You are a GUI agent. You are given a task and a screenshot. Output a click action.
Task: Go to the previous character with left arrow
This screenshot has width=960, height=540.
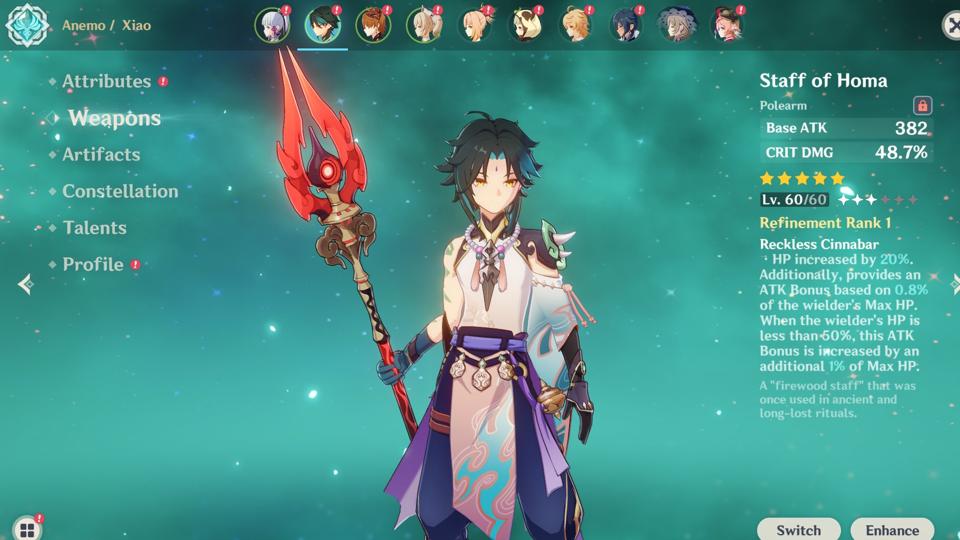[25, 285]
